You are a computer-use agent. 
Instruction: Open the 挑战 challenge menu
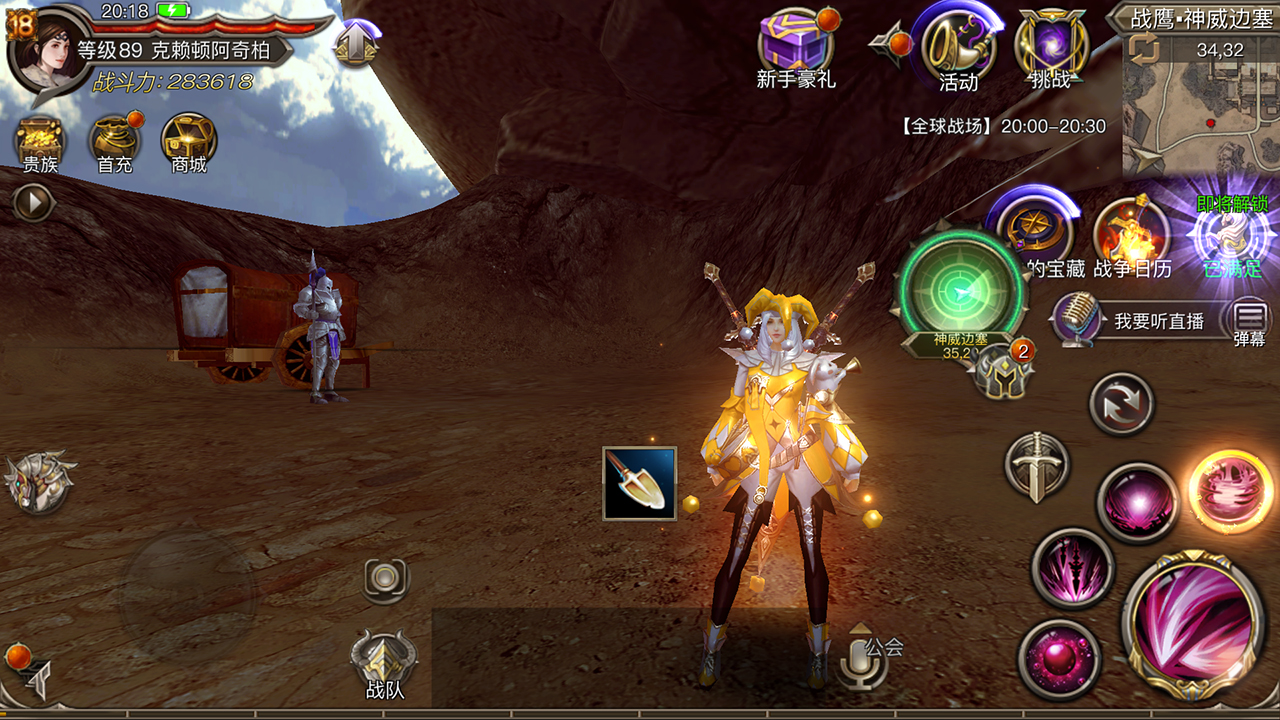(x=1050, y=45)
